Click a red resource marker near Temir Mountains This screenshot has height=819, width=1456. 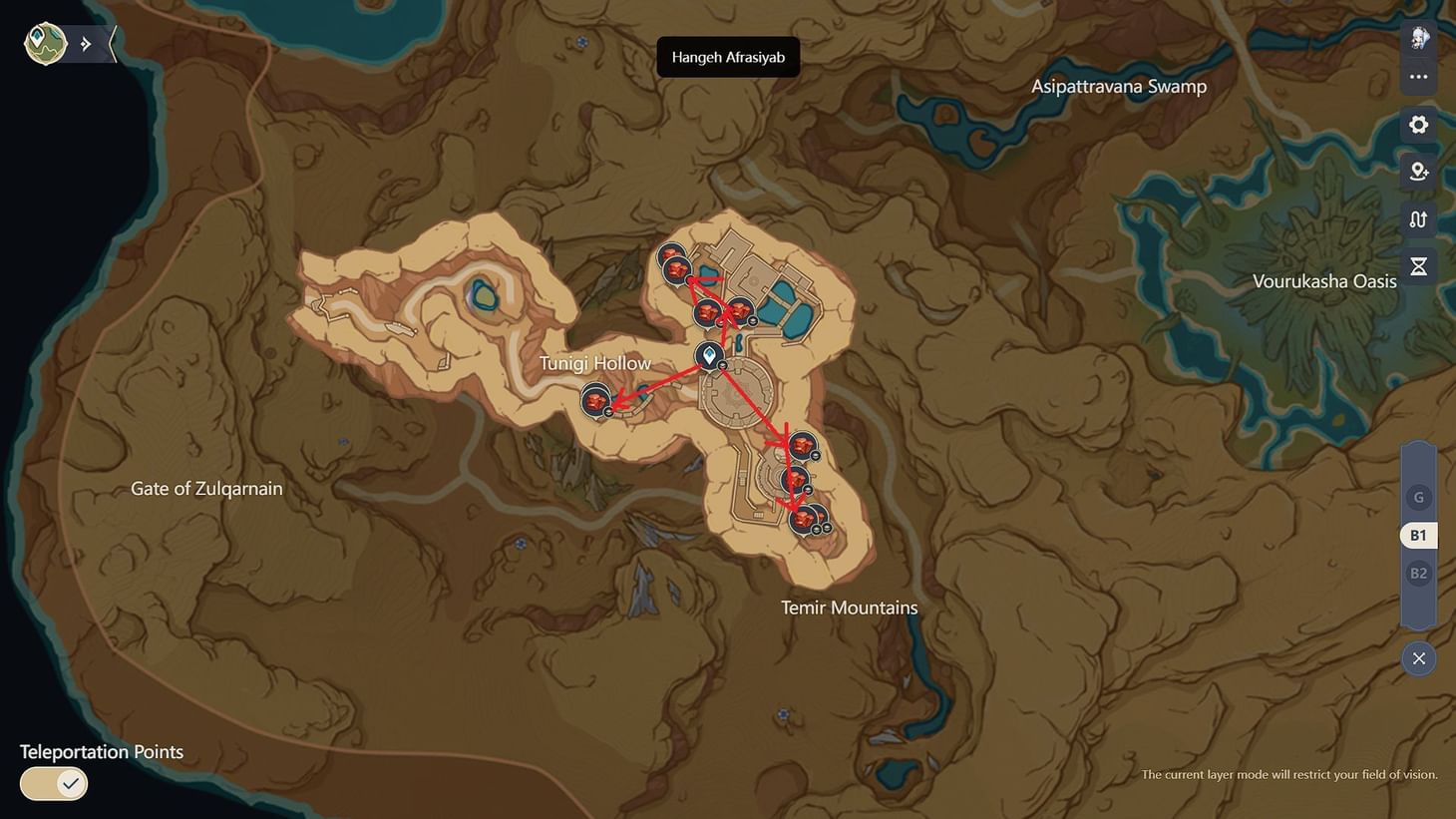[x=804, y=520]
